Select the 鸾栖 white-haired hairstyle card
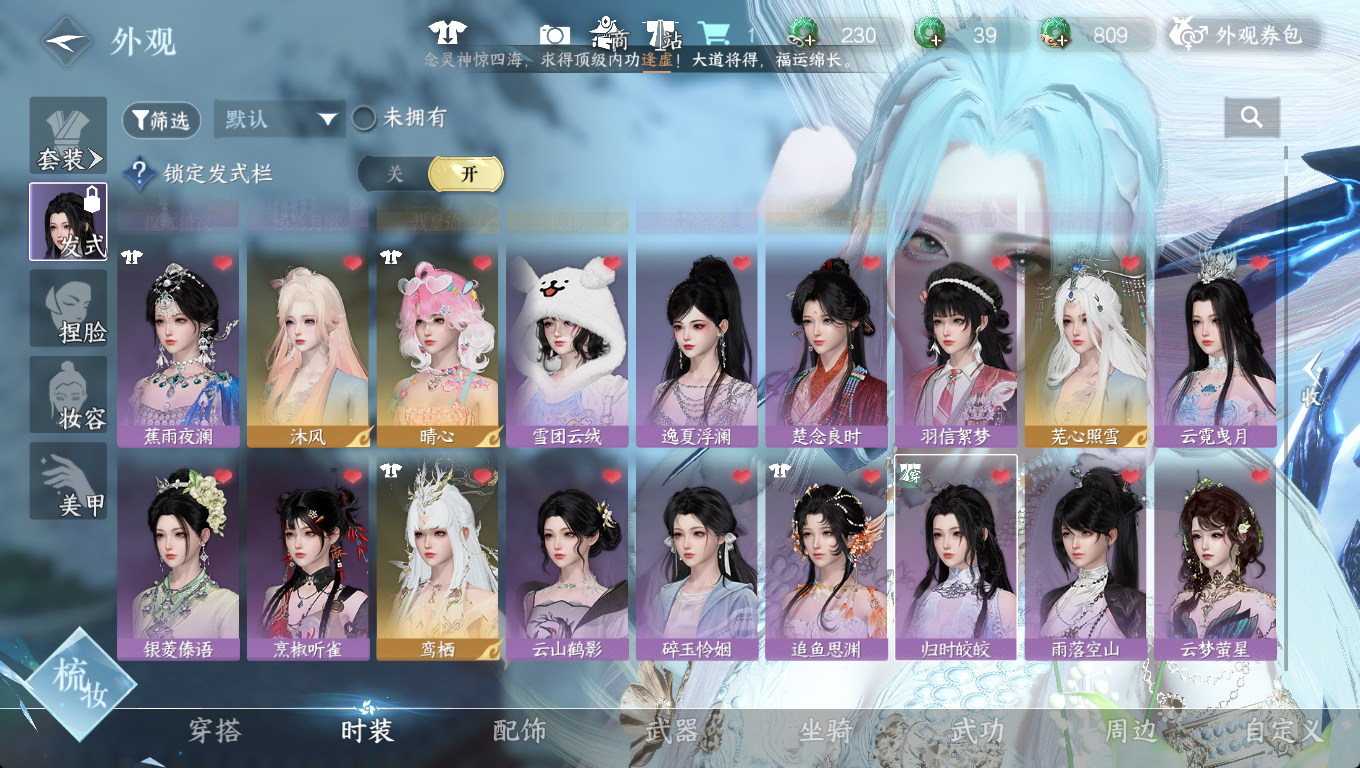Image resolution: width=1360 pixels, height=768 pixels. point(437,558)
